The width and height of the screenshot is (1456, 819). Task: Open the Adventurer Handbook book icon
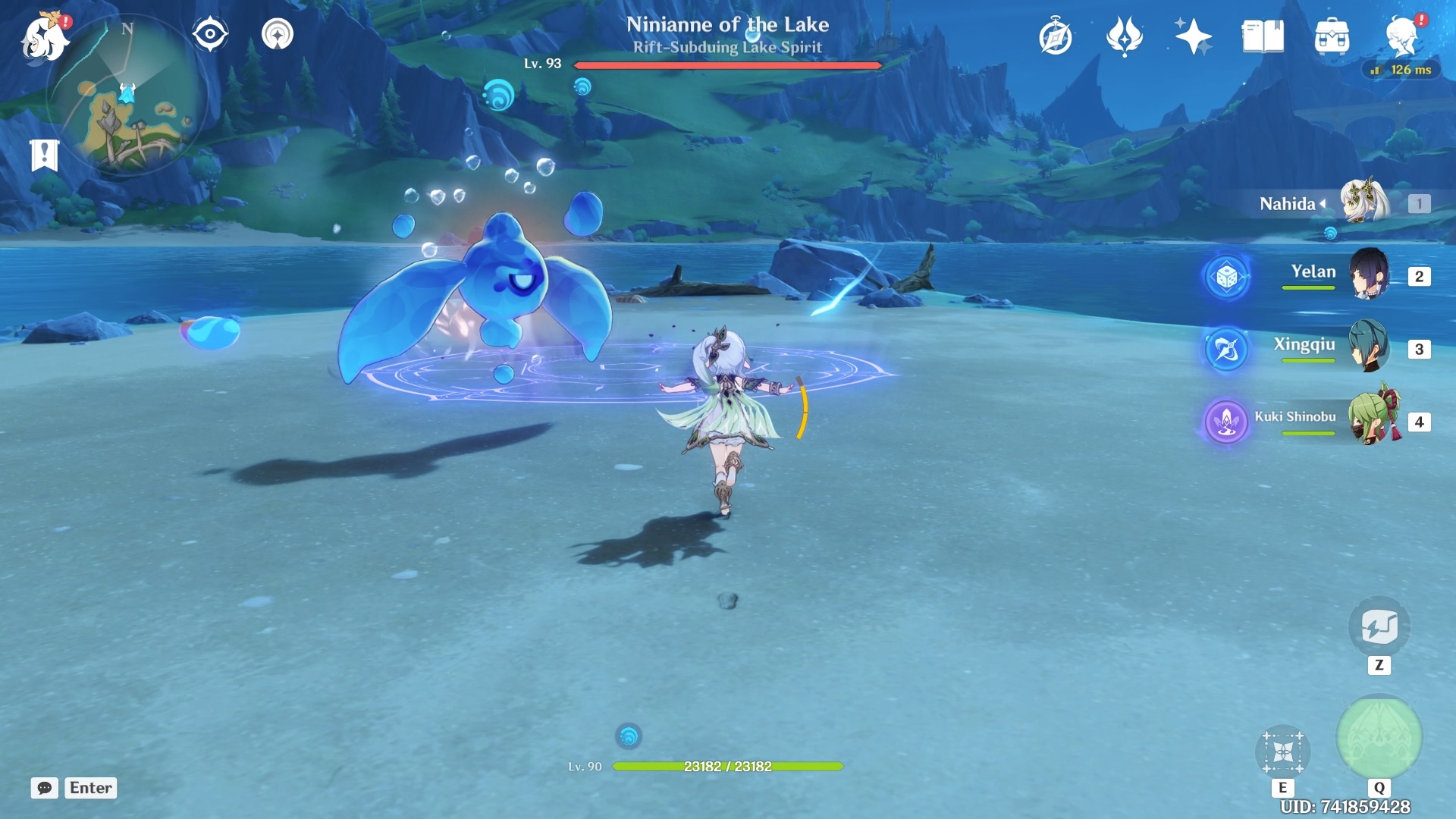pyautogui.click(x=1263, y=36)
